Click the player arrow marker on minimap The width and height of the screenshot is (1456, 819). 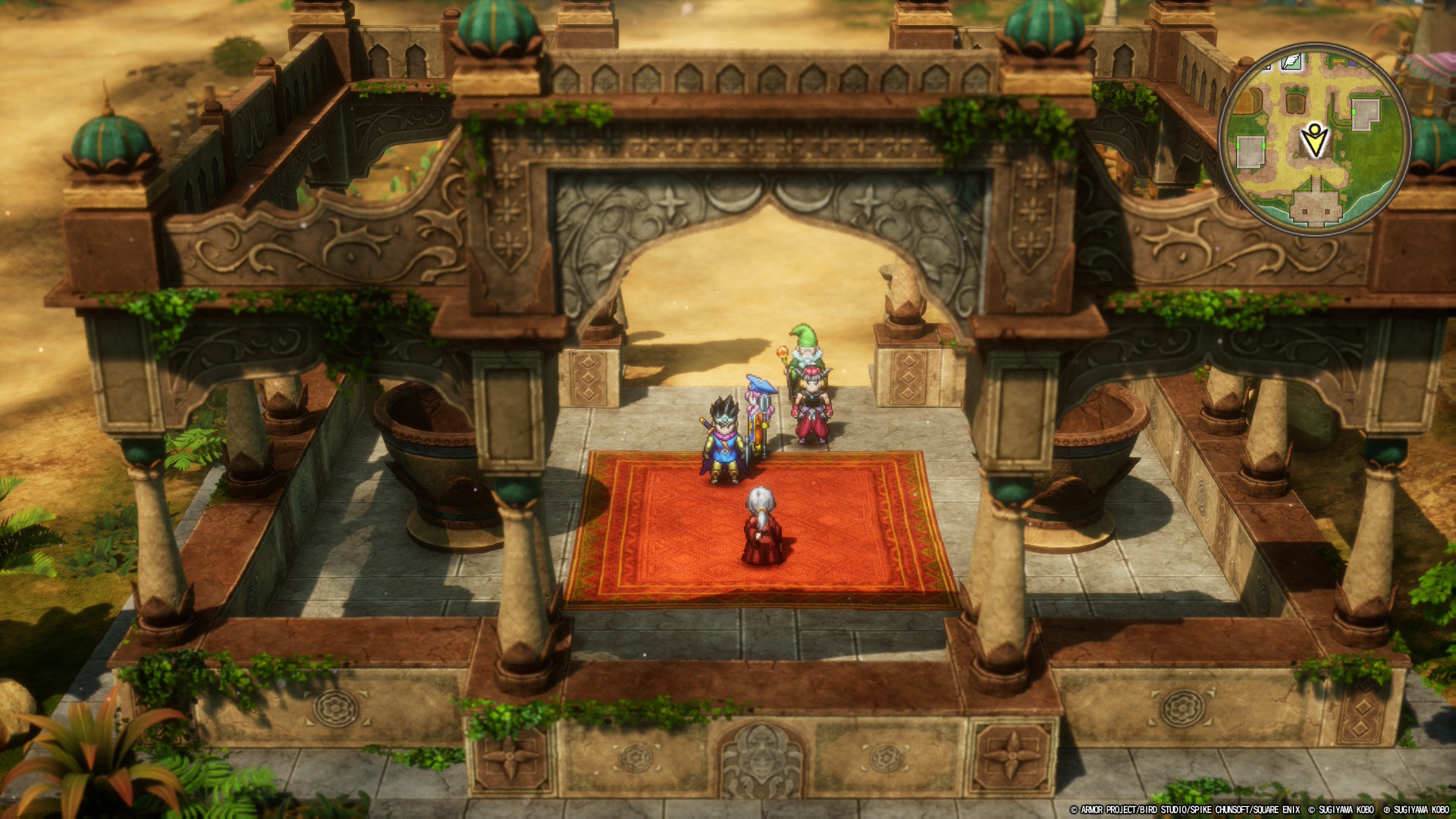coord(1314,141)
